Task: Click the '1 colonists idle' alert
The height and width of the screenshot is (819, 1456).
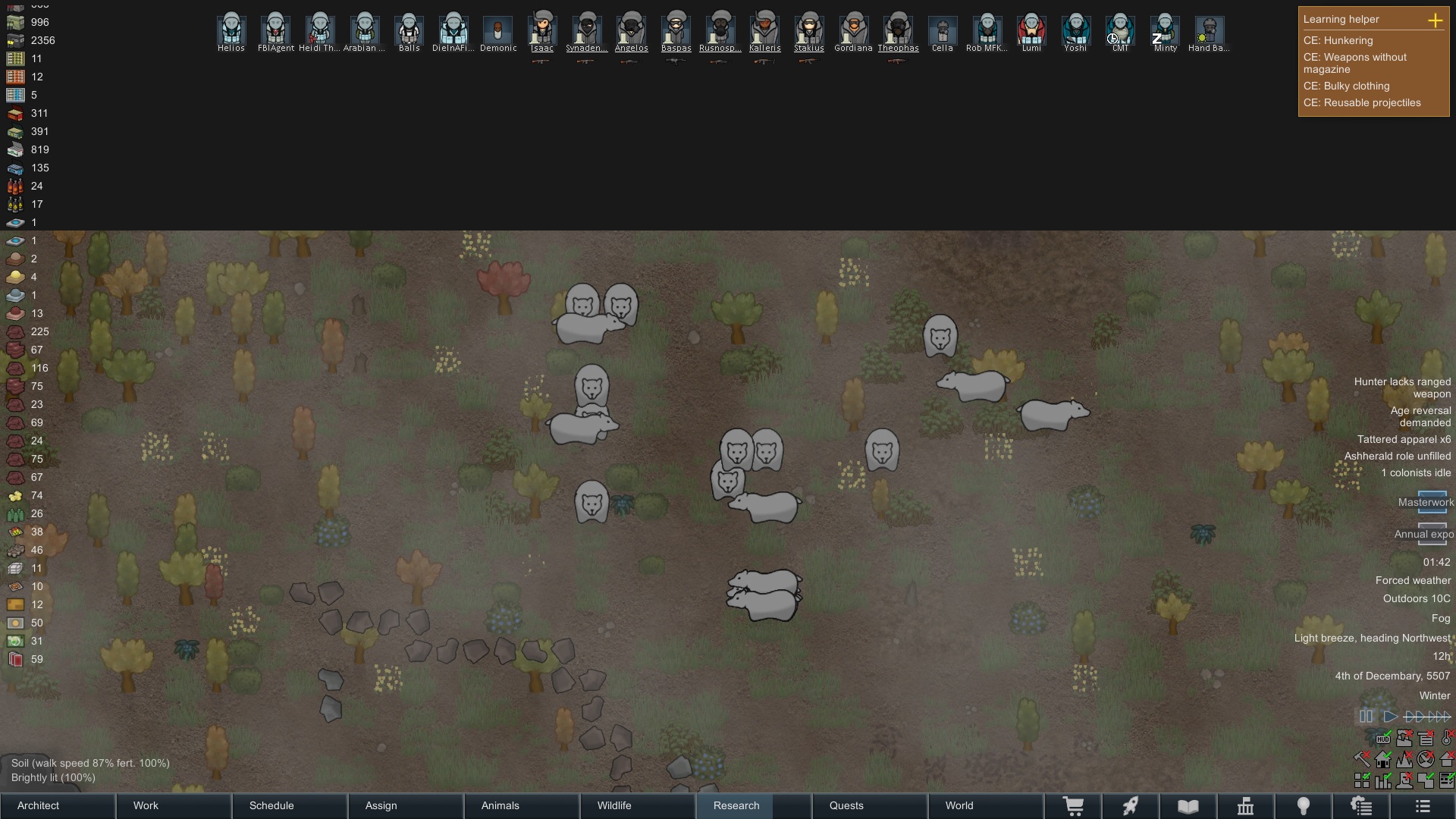Action: click(x=1415, y=472)
